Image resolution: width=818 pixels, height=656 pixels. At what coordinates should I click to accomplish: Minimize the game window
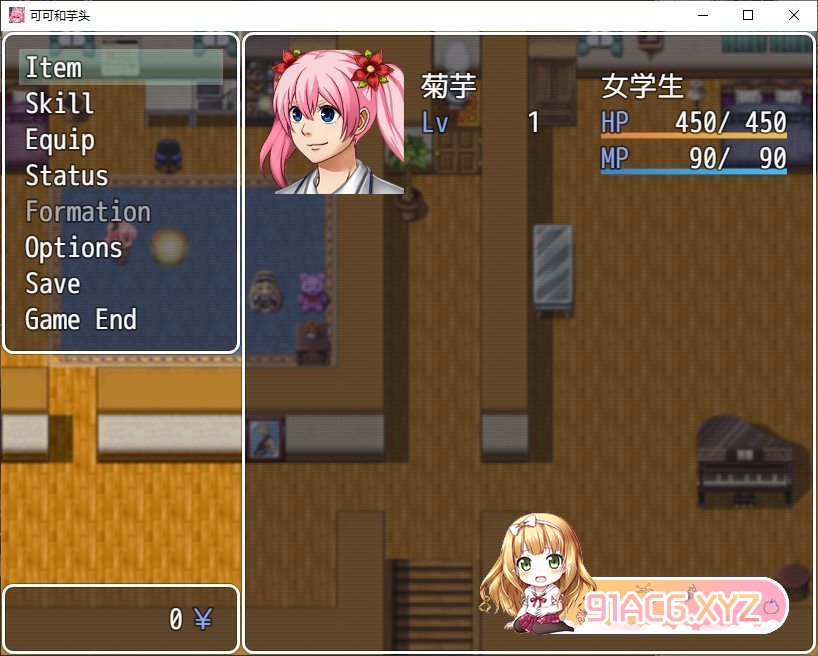tap(702, 15)
